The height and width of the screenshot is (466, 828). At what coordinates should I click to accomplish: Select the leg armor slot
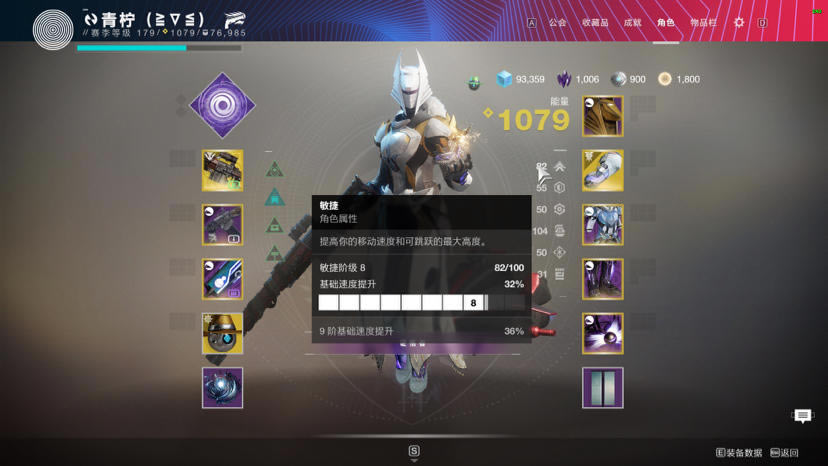tap(603, 279)
